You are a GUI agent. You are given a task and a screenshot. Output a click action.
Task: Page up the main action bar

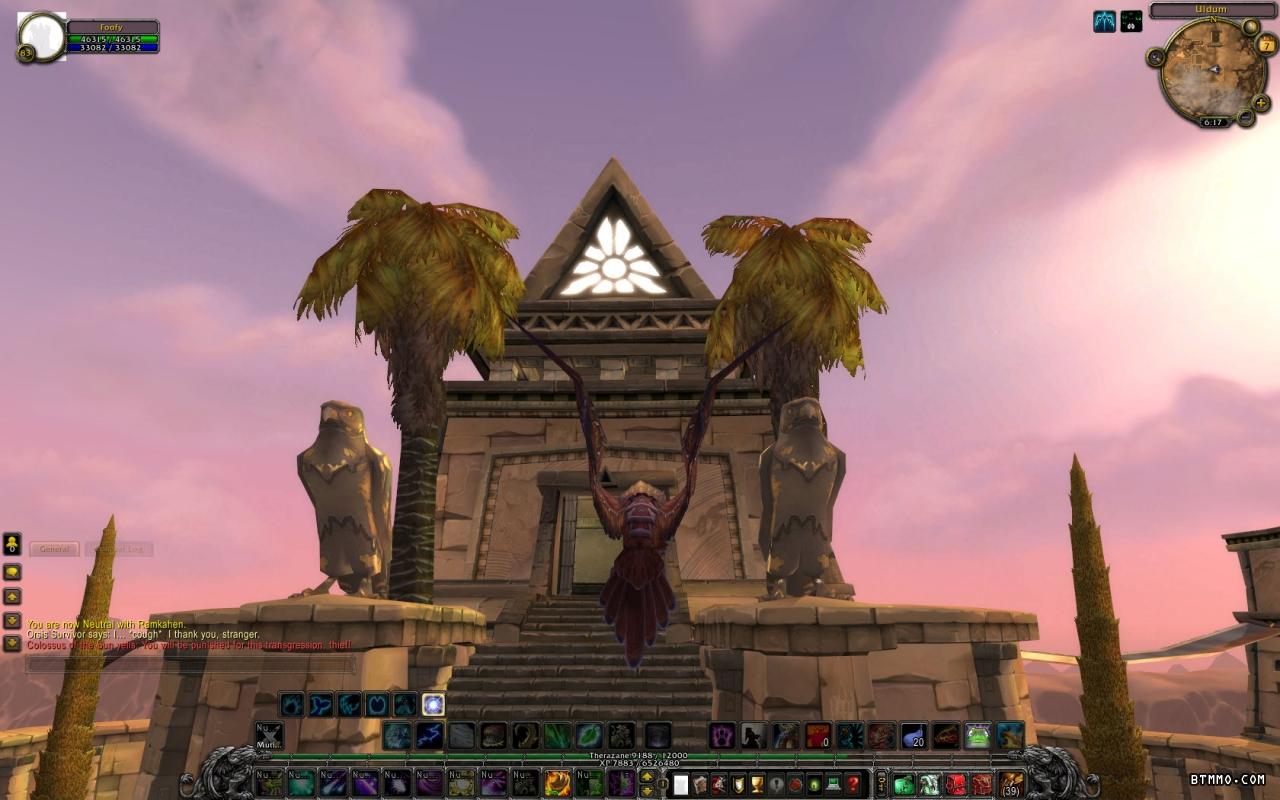click(x=647, y=776)
